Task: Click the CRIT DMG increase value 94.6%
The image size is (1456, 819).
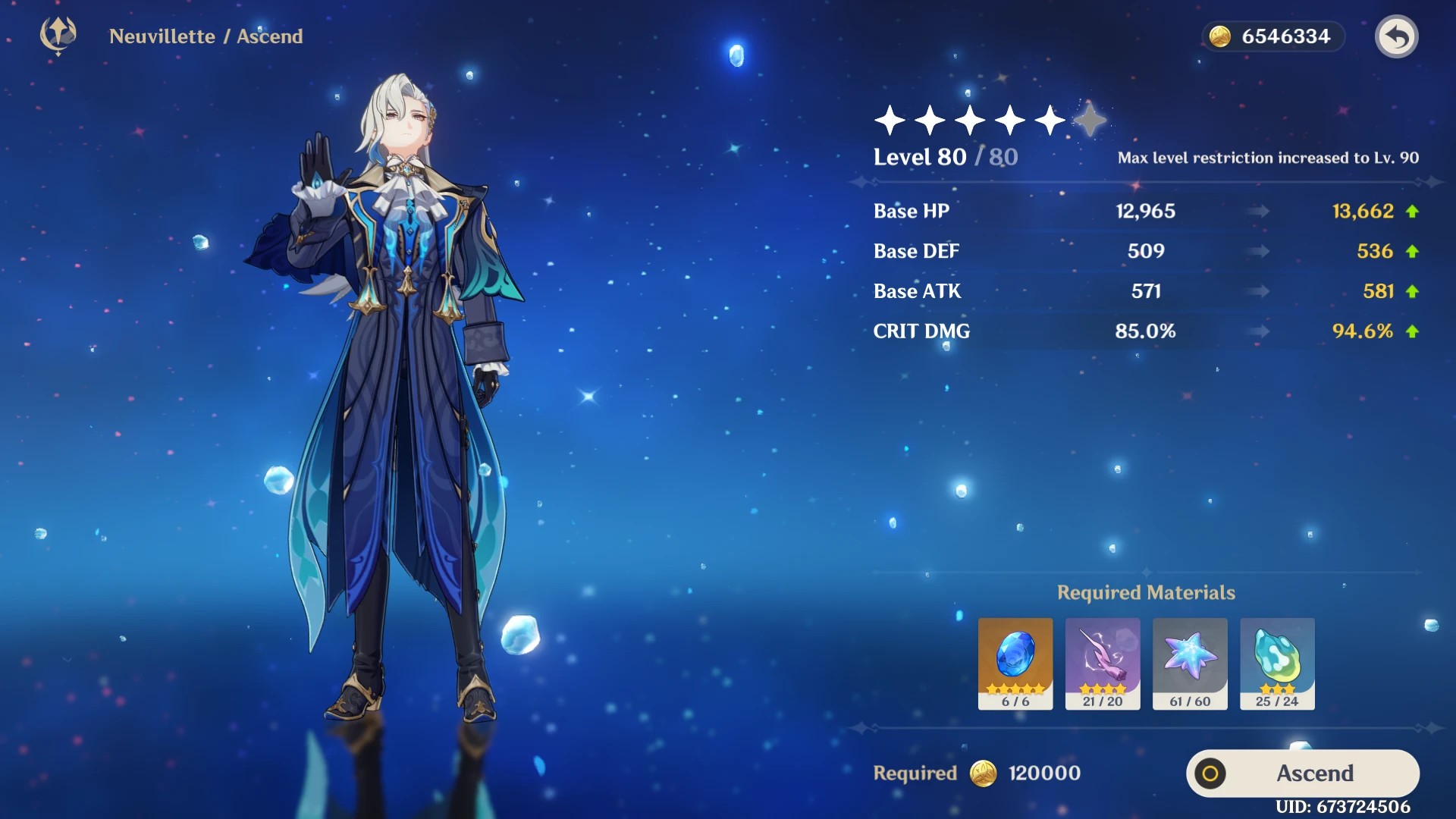Action: [1362, 331]
